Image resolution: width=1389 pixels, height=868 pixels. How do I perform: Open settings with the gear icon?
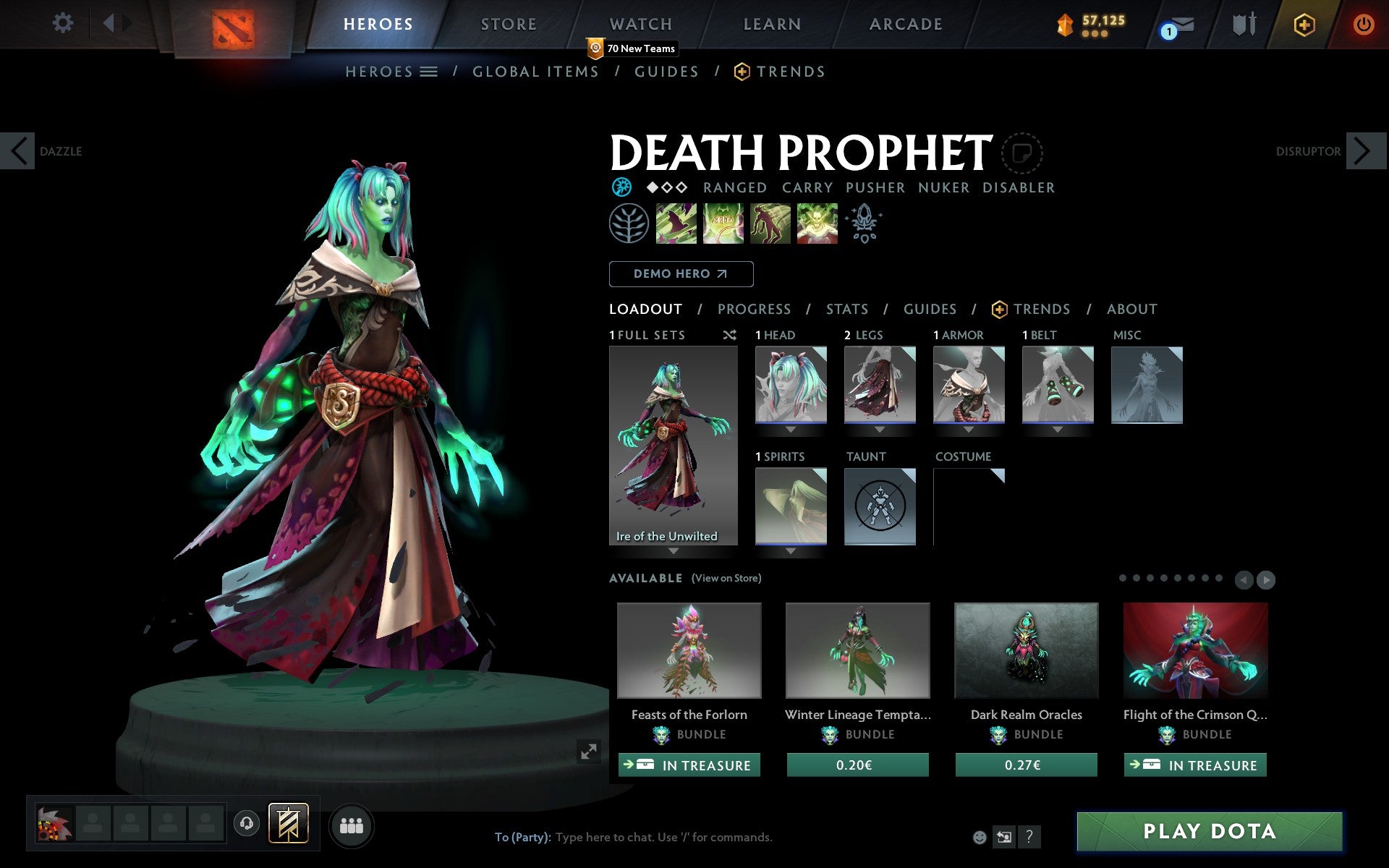[63, 23]
